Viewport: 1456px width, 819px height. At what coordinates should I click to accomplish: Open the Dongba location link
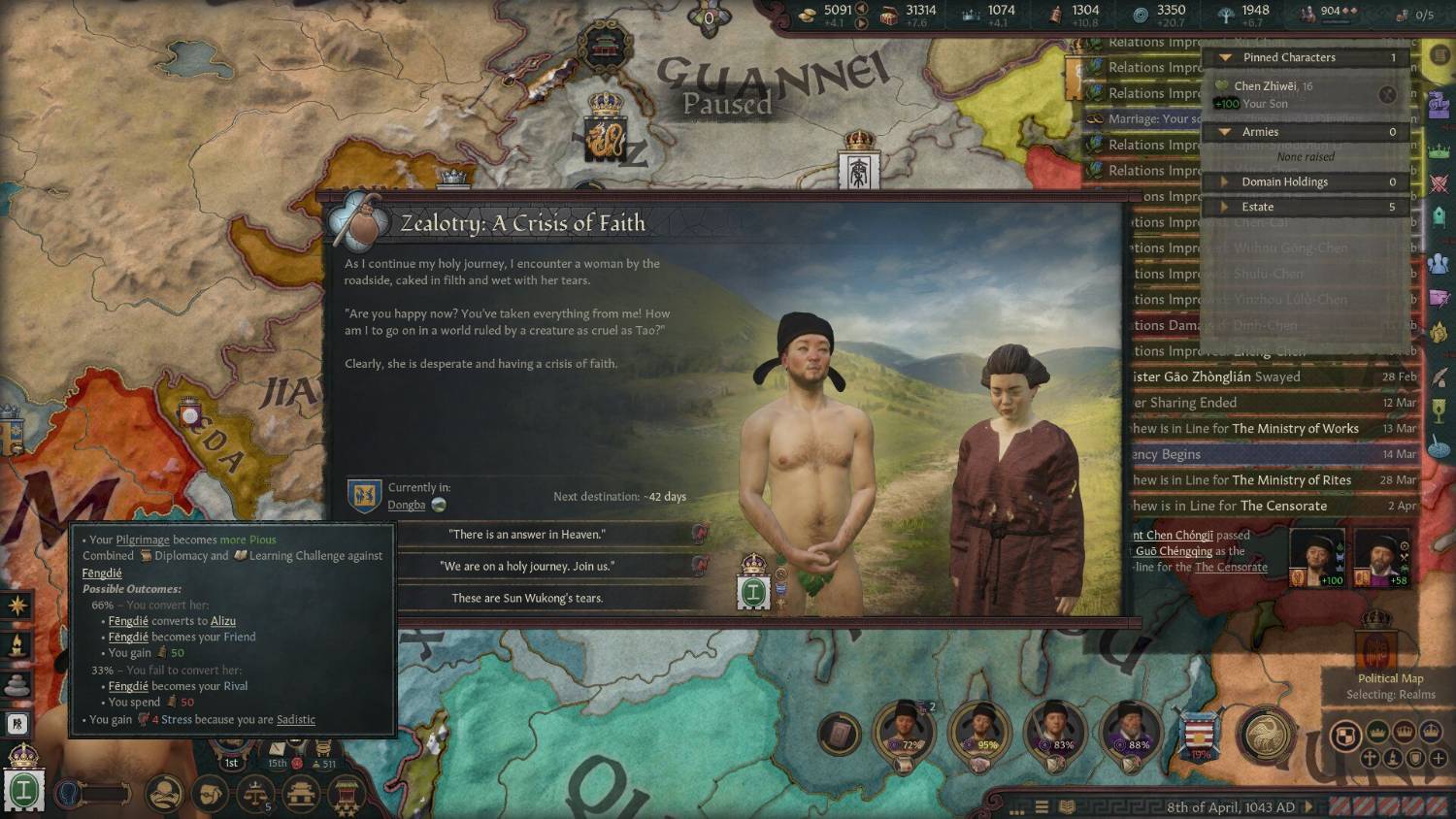click(407, 505)
